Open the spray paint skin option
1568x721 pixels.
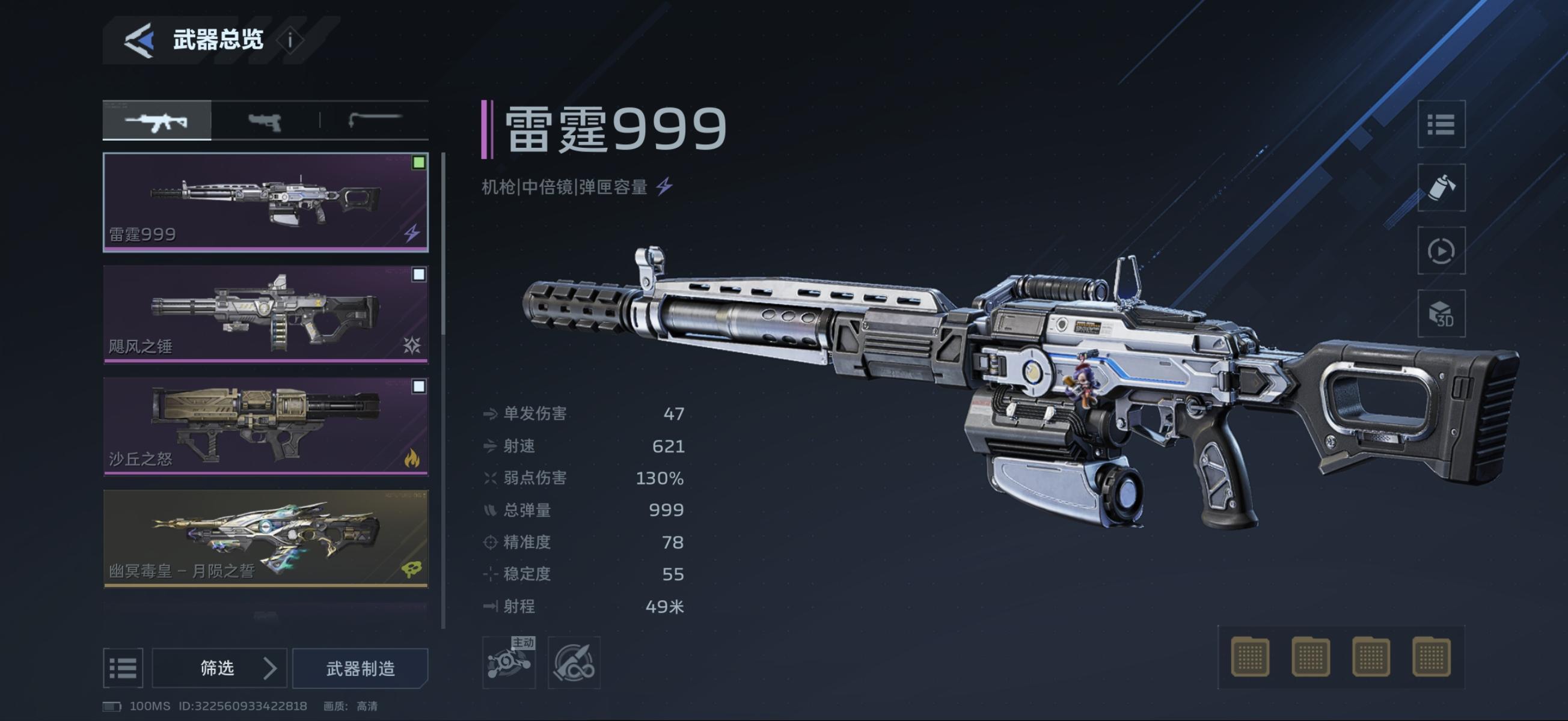(x=1441, y=188)
